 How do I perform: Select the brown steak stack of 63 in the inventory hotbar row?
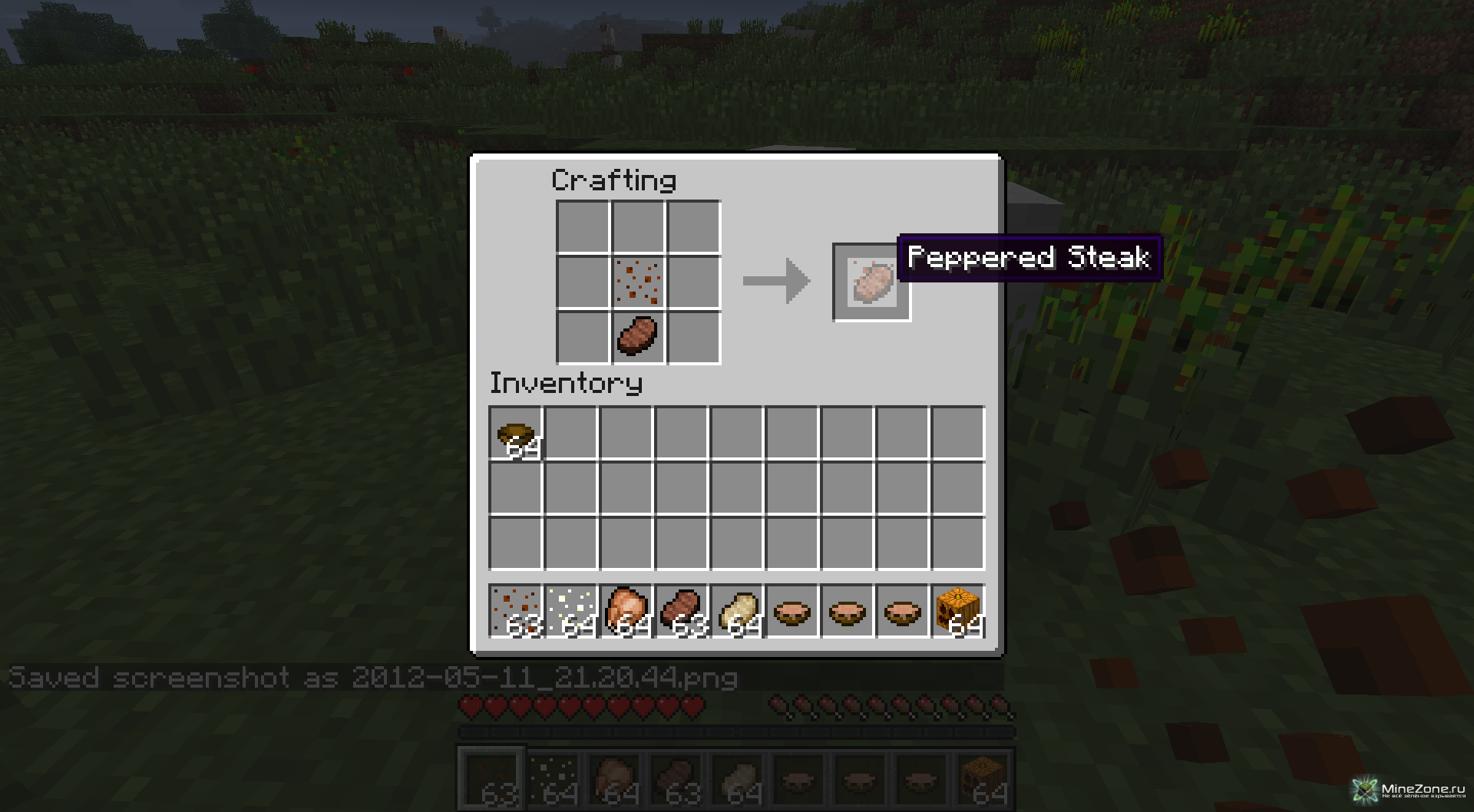coord(682,612)
